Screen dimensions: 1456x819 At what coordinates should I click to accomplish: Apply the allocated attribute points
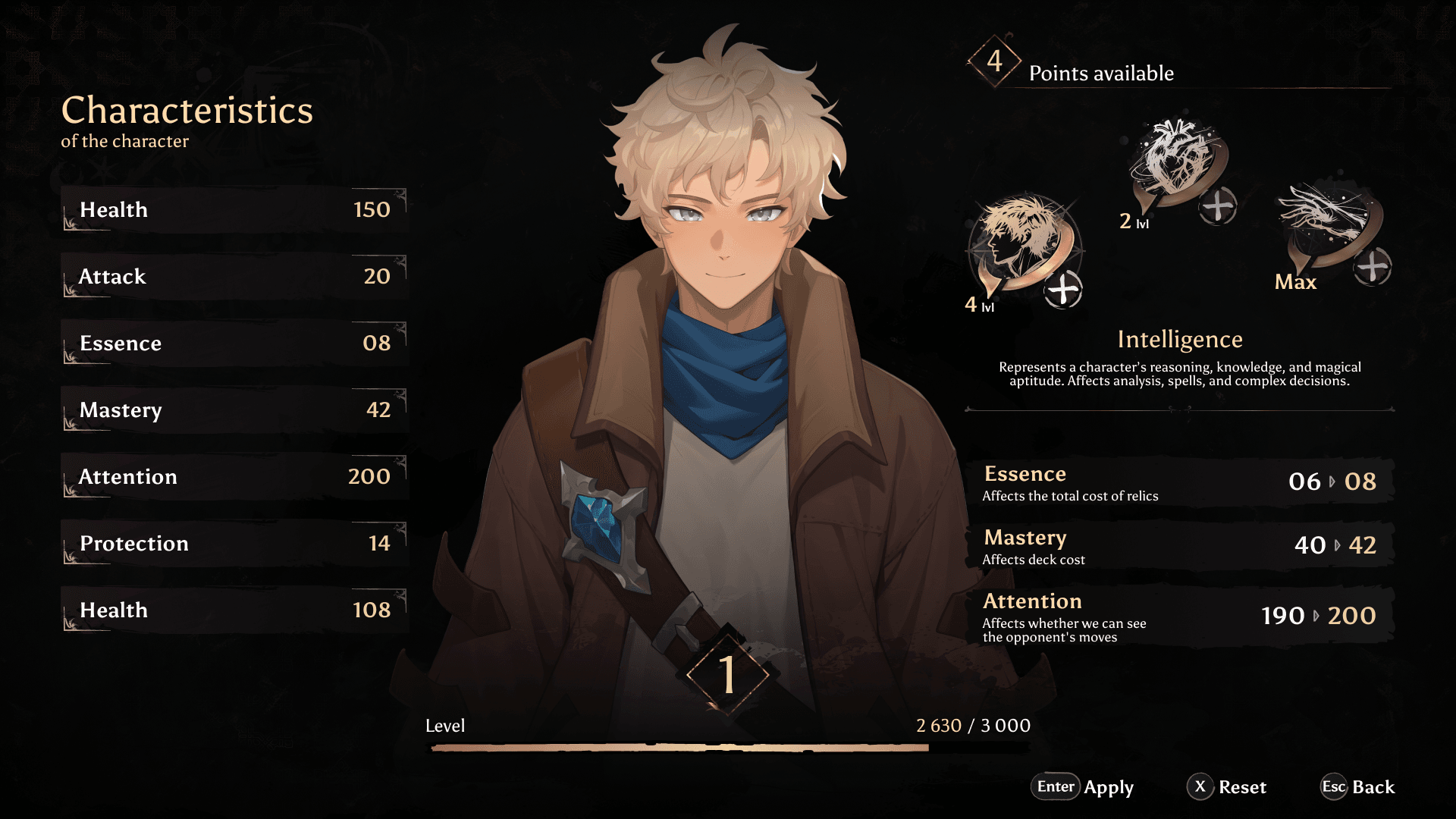1082,787
